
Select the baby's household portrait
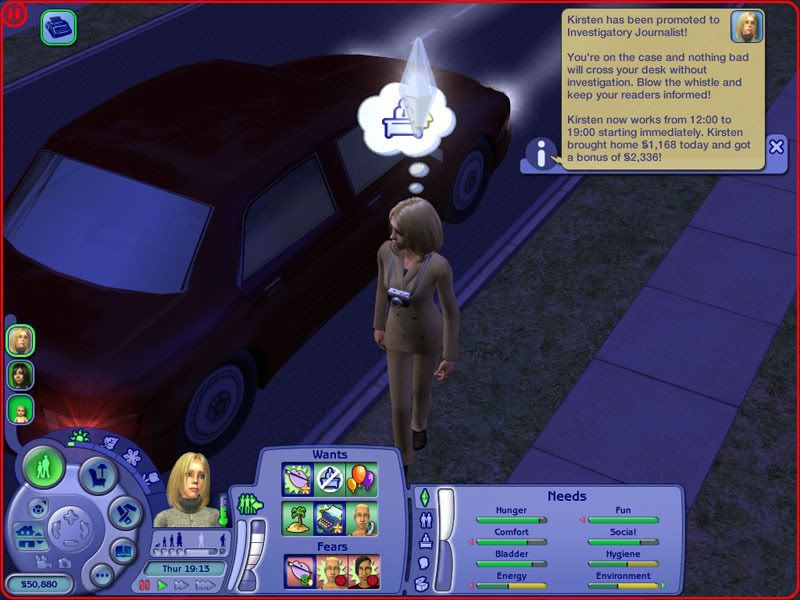coord(20,409)
